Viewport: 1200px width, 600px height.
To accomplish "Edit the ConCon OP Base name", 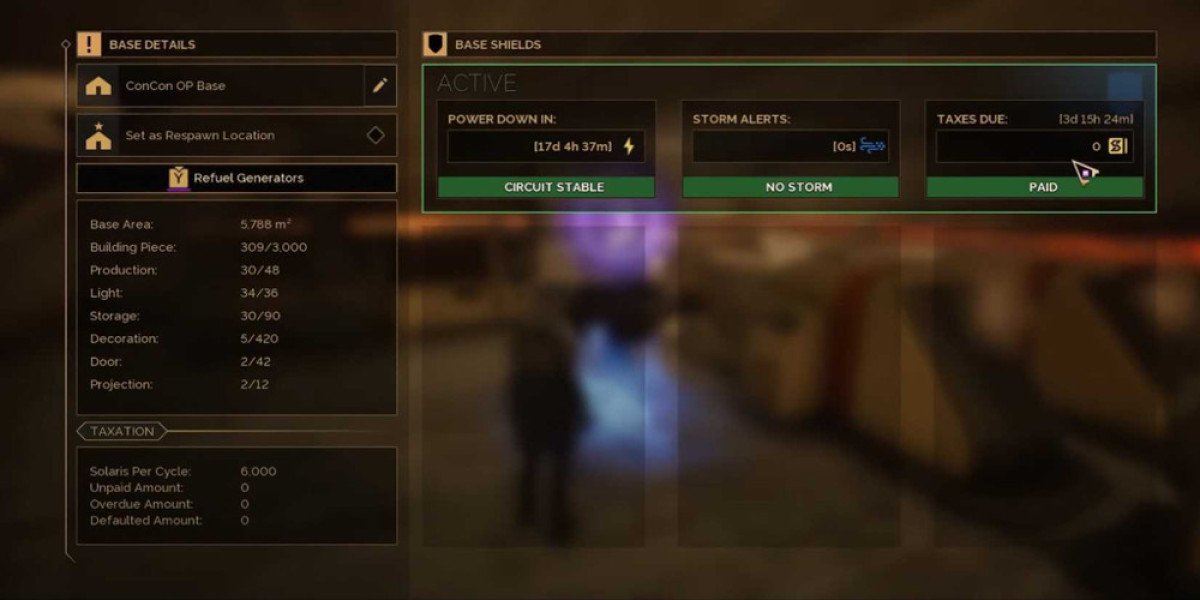I will [x=380, y=86].
